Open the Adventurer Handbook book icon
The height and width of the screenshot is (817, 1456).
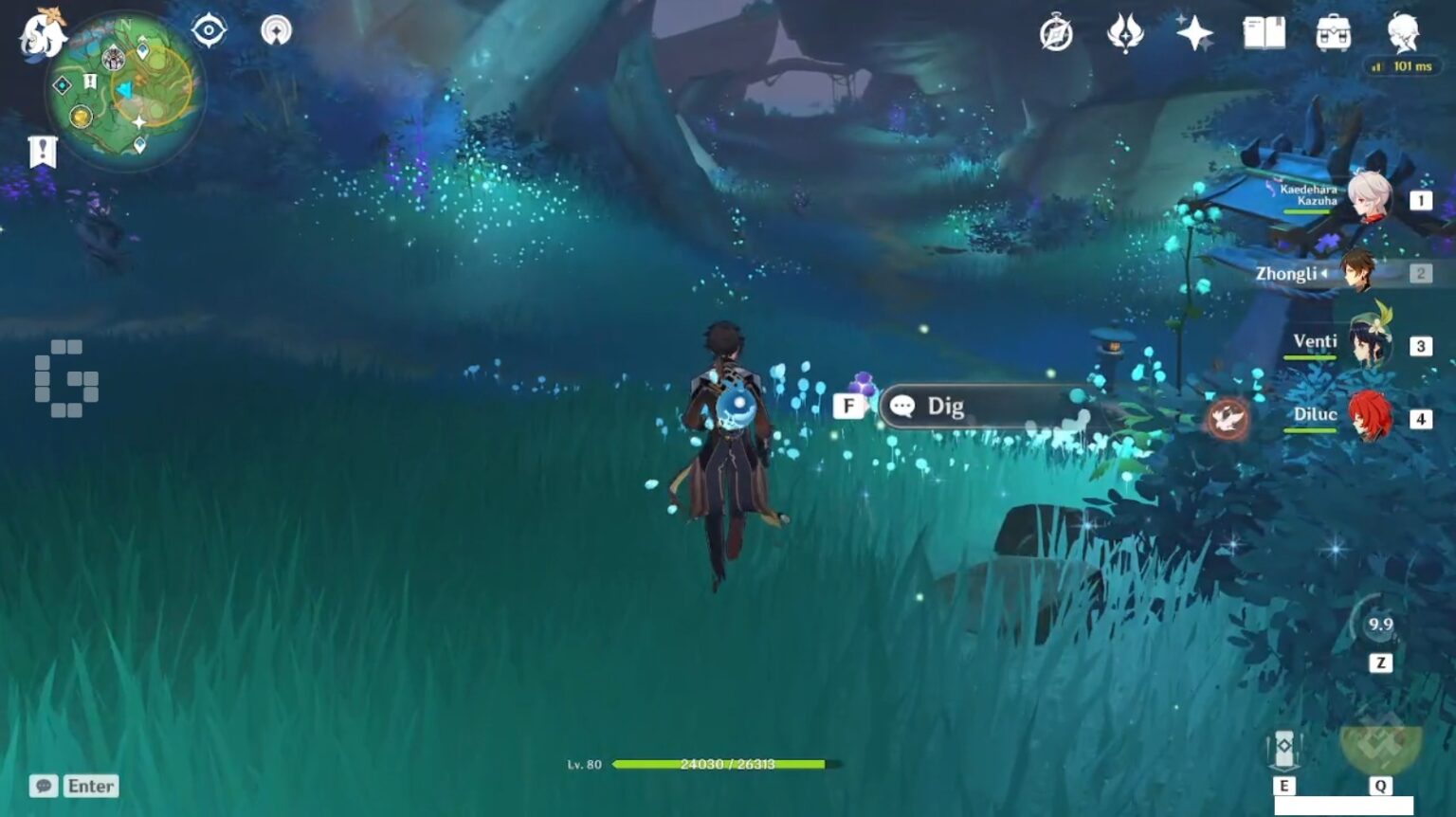pyautogui.click(x=1264, y=33)
